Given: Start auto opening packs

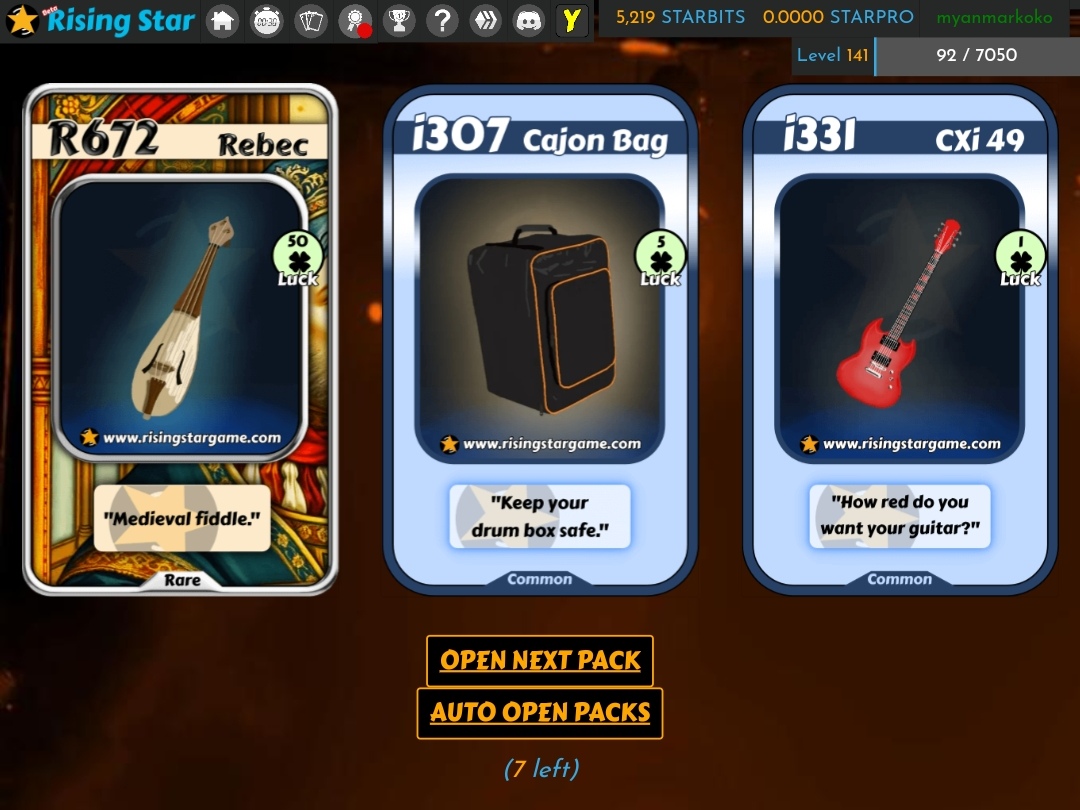Looking at the screenshot, I should click(540, 713).
